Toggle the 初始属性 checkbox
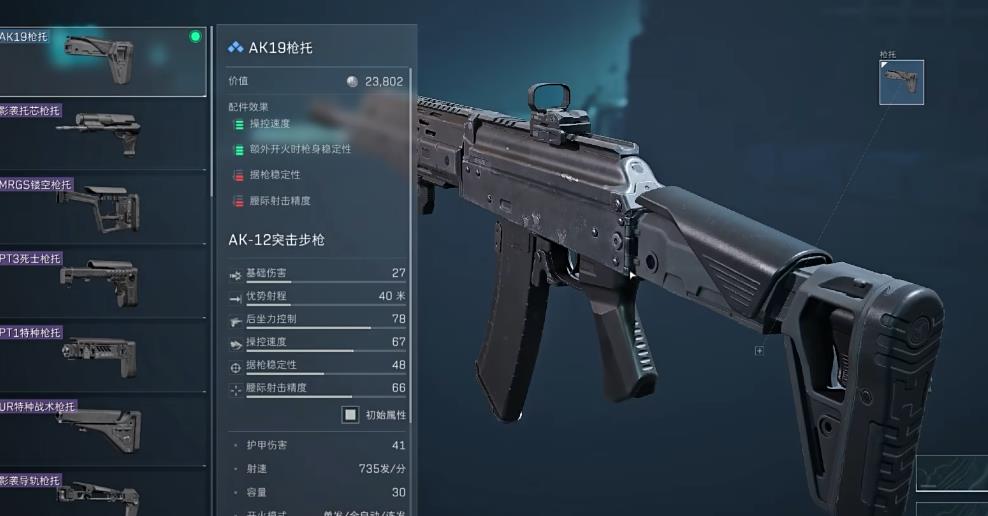The width and height of the screenshot is (988, 516). tap(350, 414)
